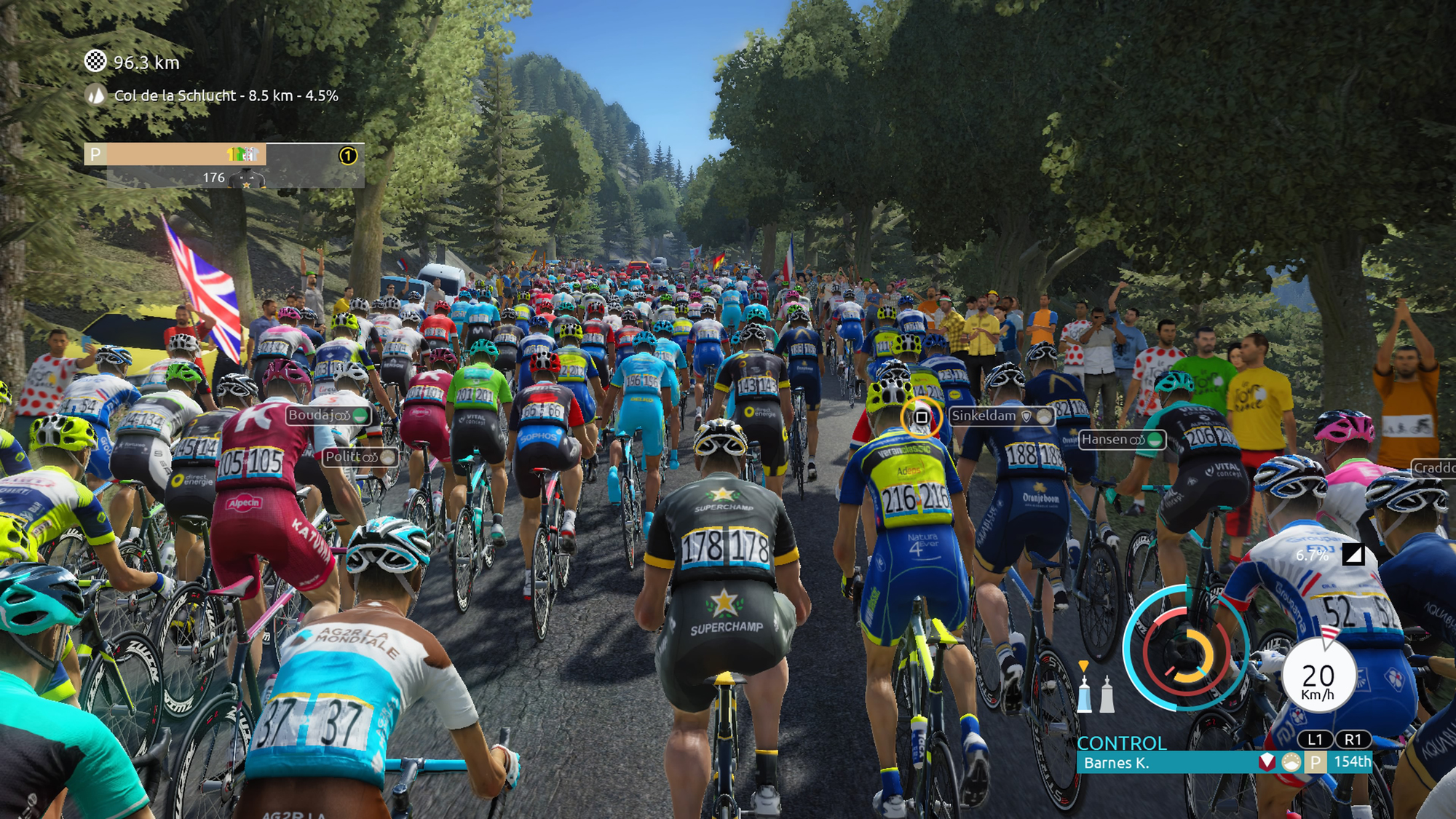
Task: Select the Boudaj rider name tag
Action: click(328, 416)
